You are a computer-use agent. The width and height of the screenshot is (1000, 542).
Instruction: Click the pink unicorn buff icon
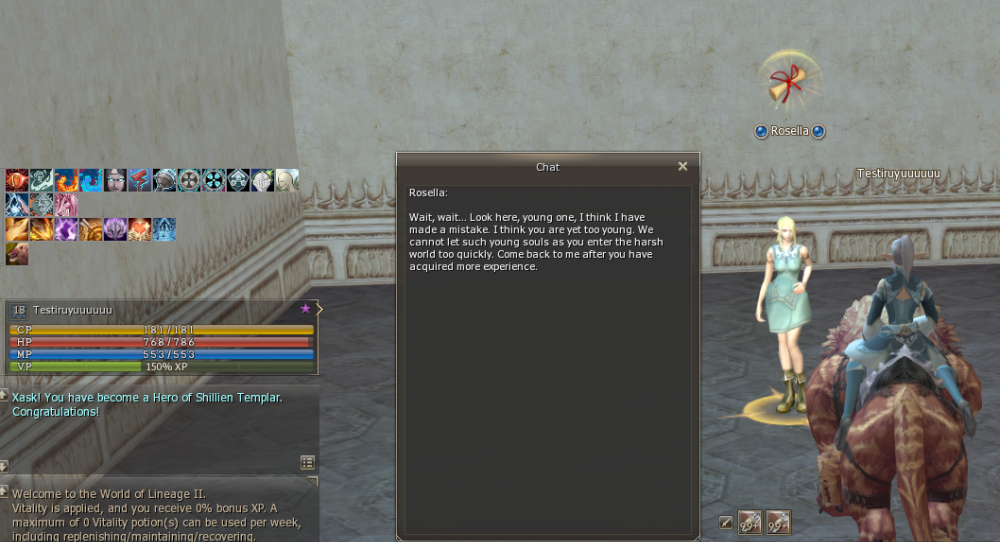click(x=66, y=205)
